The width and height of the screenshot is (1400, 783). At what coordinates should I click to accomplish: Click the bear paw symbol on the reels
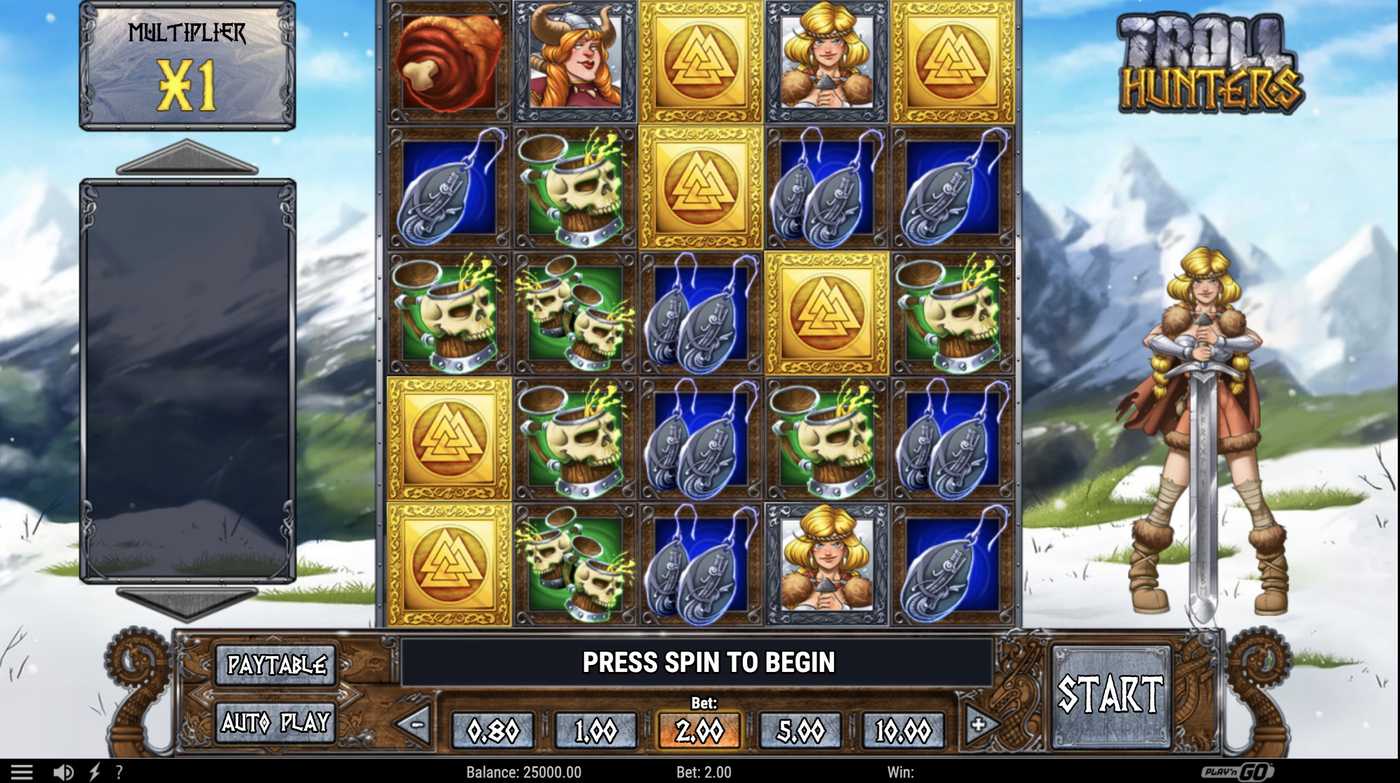pos(447,61)
